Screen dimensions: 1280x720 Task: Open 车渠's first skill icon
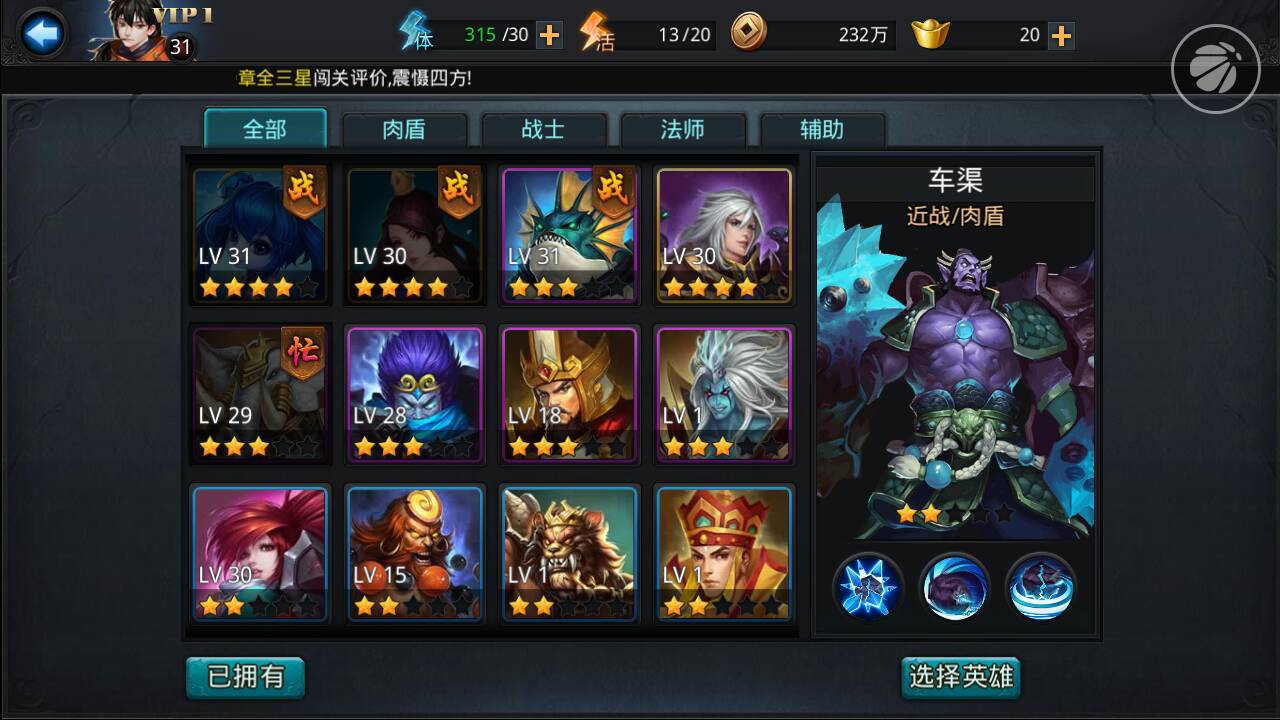[x=868, y=588]
